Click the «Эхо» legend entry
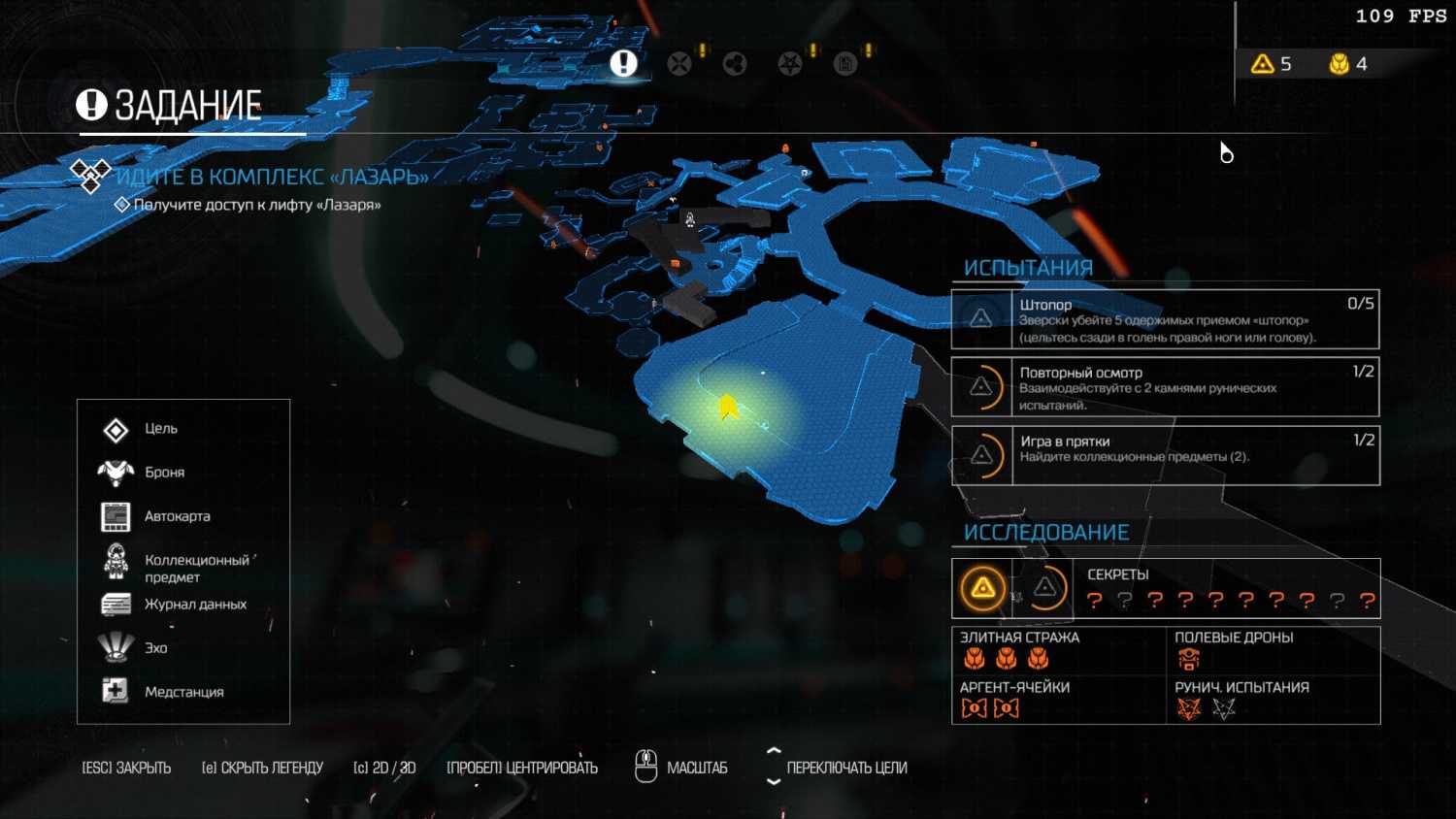Image resolution: width=1456 pixels, height=819 pixels. coord(155,648)
